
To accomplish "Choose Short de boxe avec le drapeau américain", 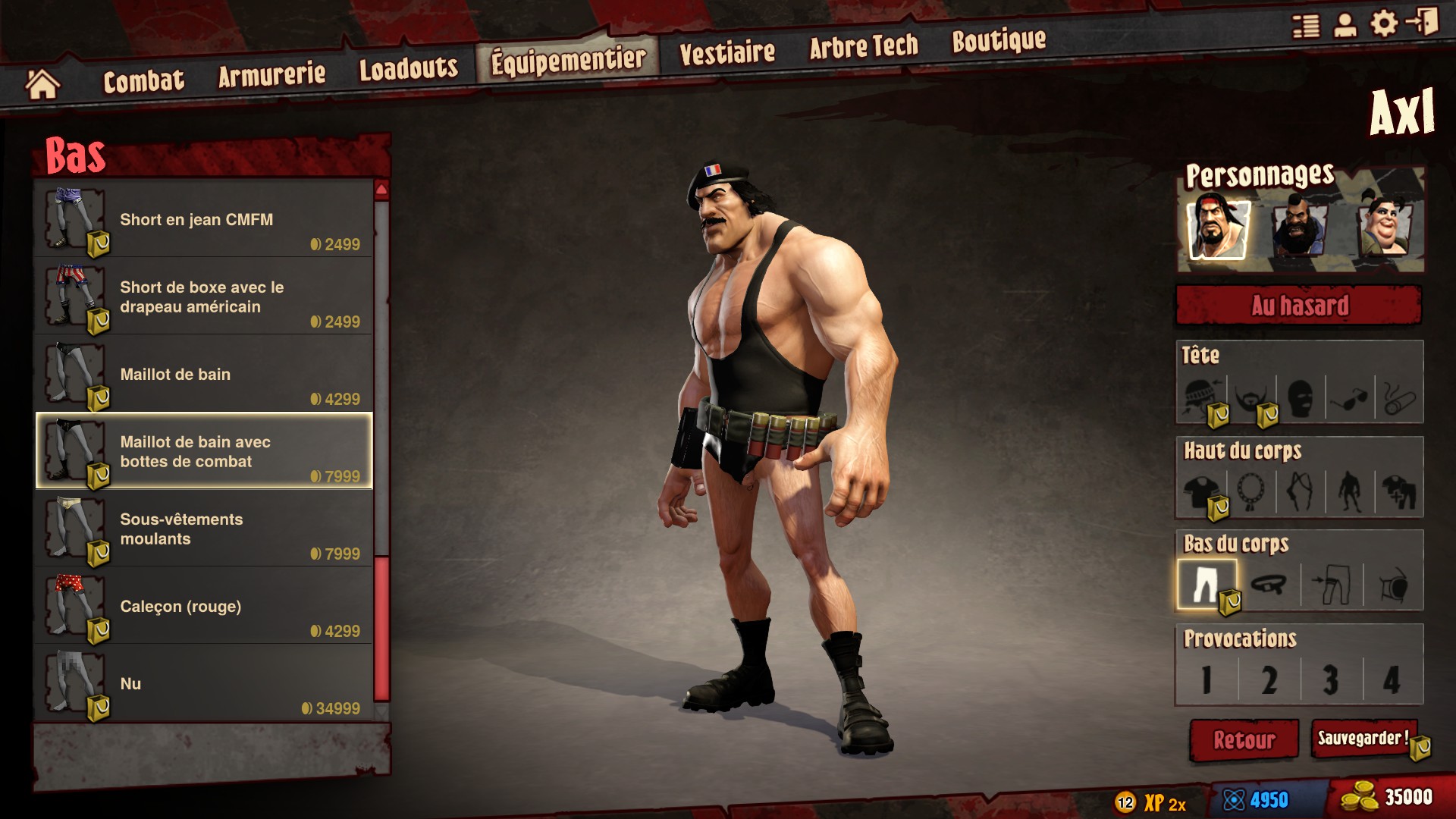I will tap(203, 297).
